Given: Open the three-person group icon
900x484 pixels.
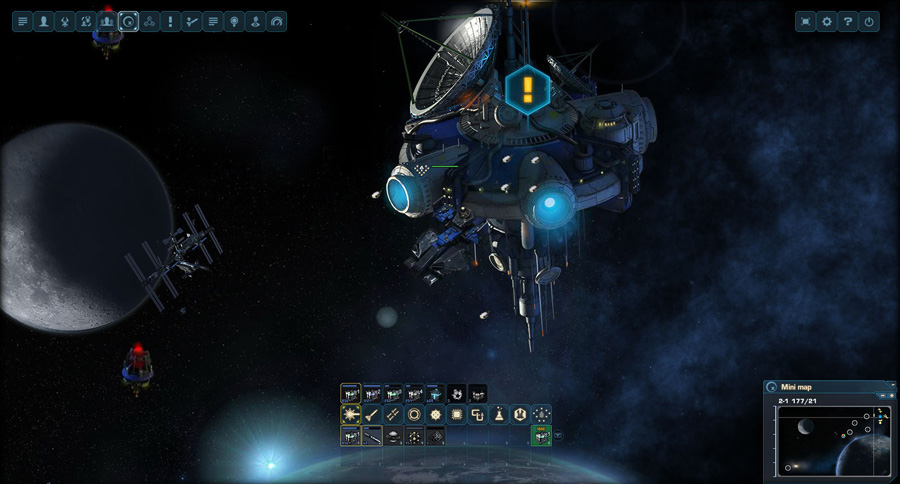Looking at the screenshot, I should pyautogui.click(x=107, y=21).
